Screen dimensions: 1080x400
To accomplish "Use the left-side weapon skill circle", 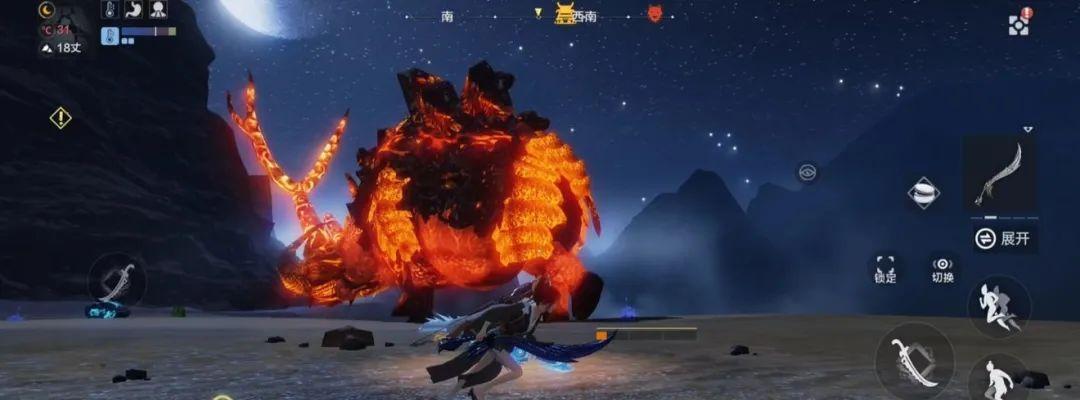I will 116,281.
